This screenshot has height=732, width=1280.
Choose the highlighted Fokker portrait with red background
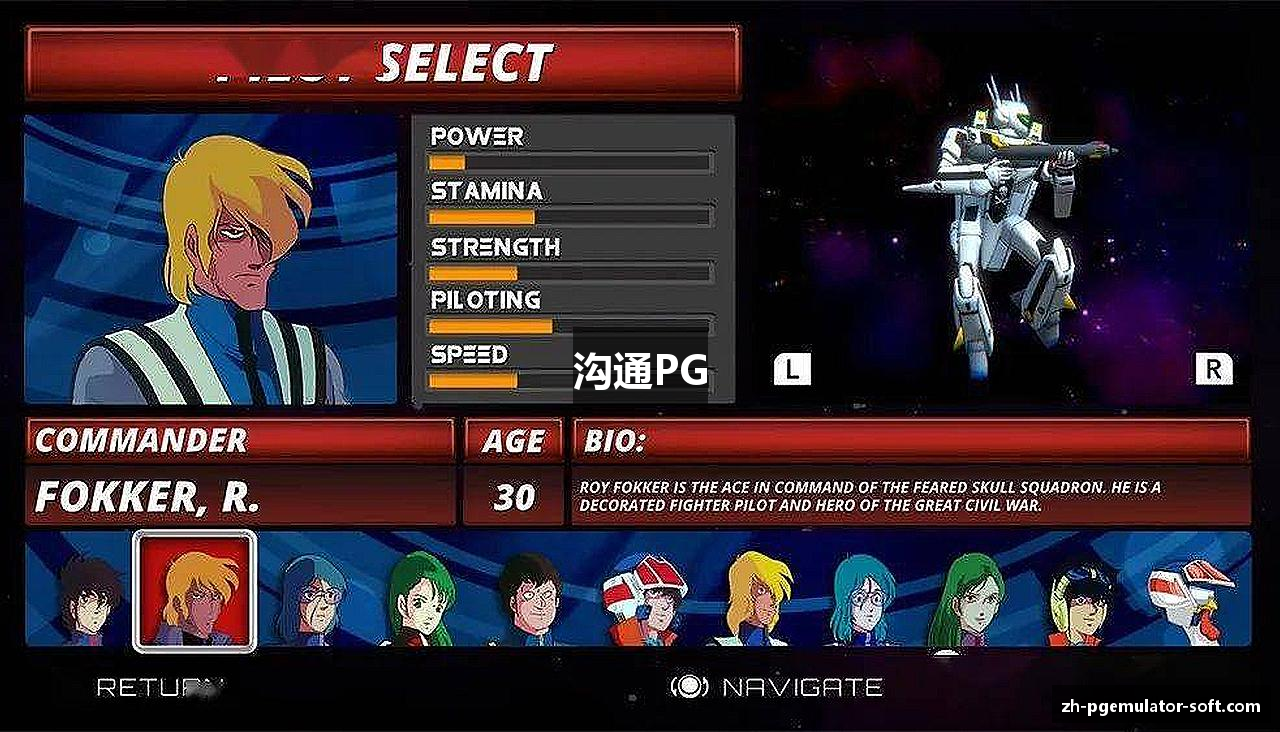195,592
